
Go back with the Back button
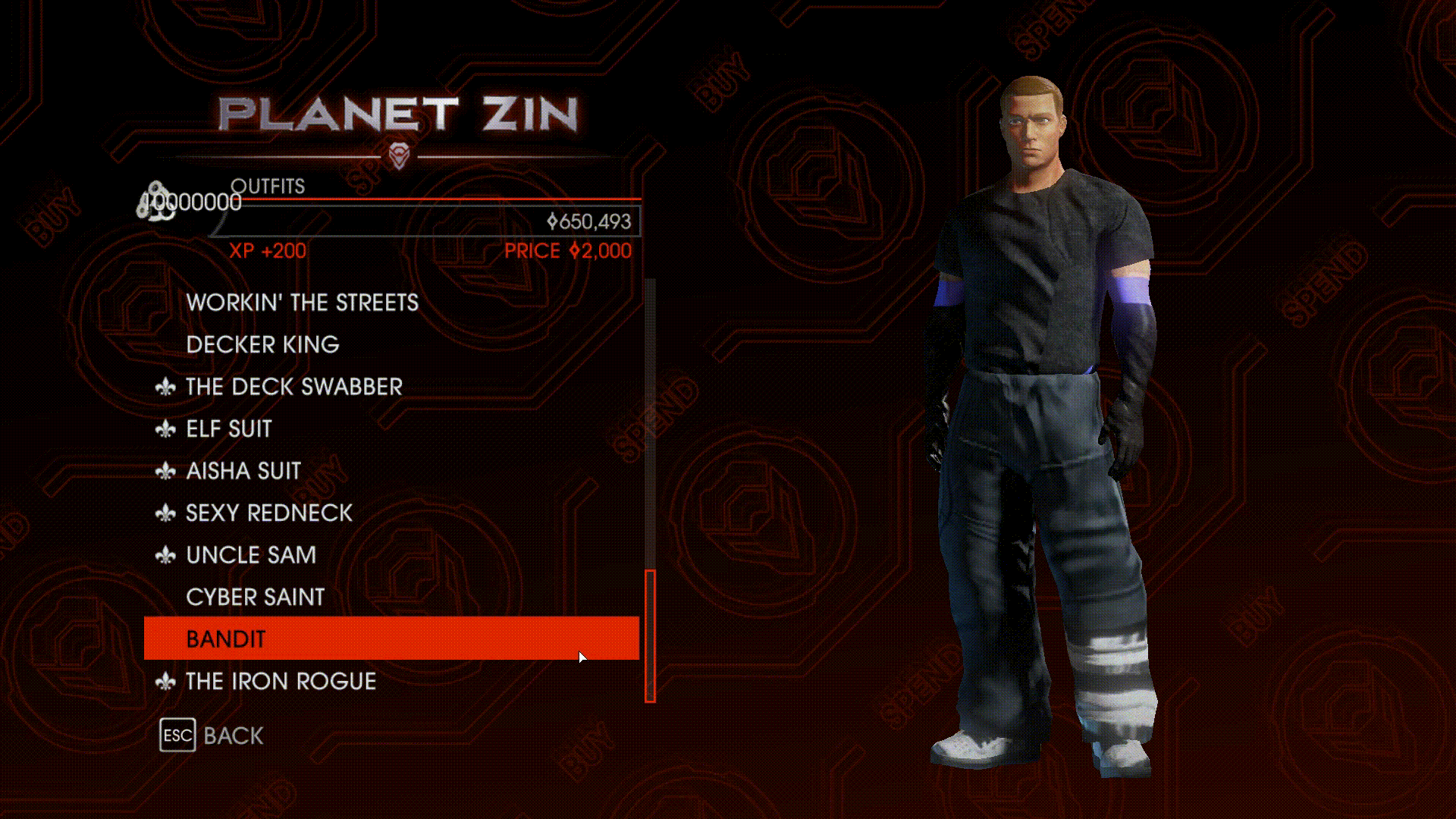(212, 736)
